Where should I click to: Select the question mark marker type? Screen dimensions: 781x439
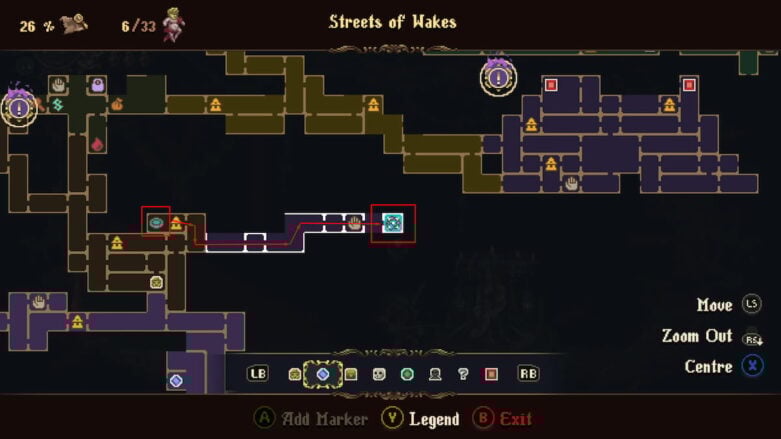pos(463,374)
